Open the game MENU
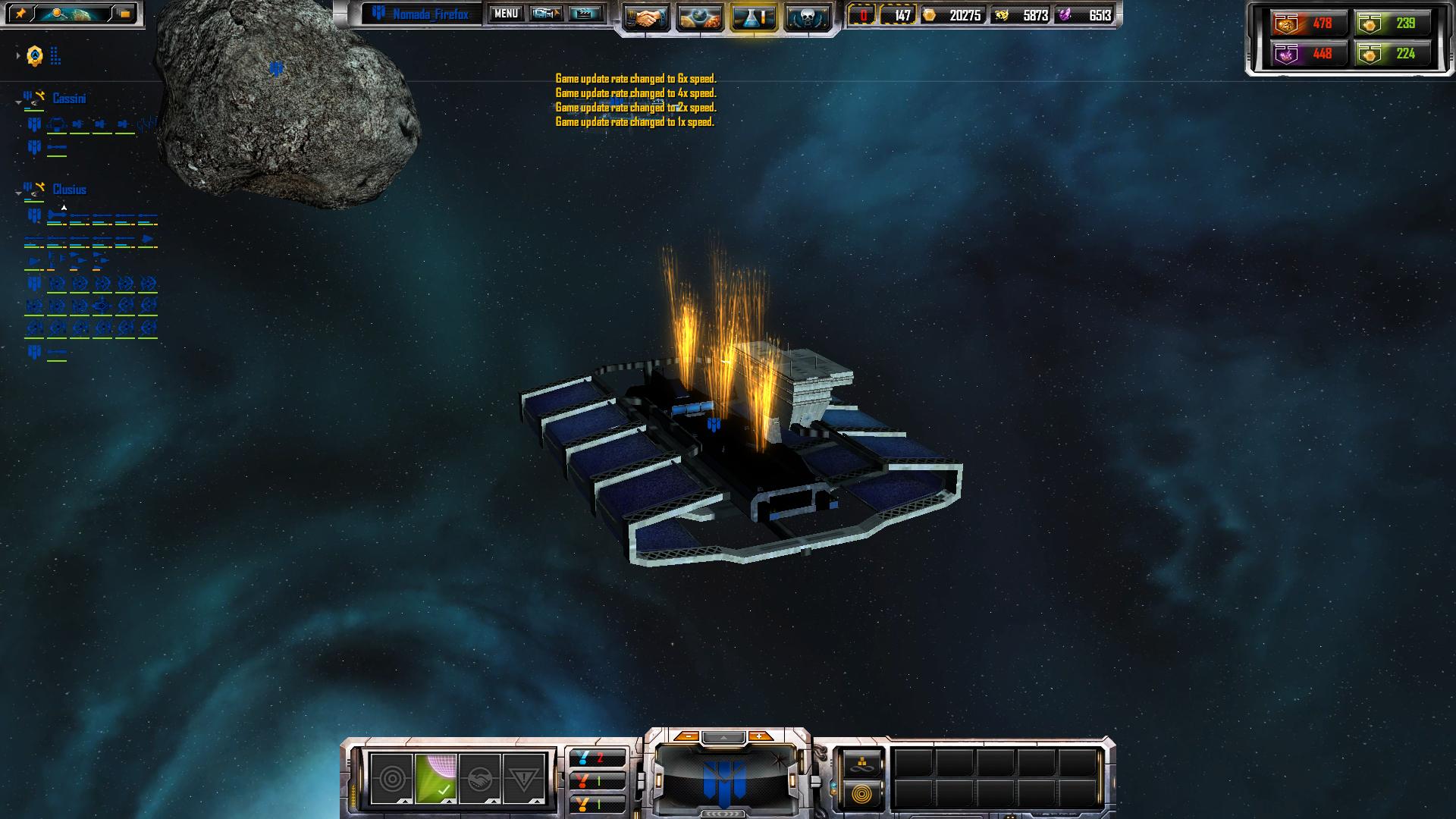Screen dimensions: 1456x819 506,14
